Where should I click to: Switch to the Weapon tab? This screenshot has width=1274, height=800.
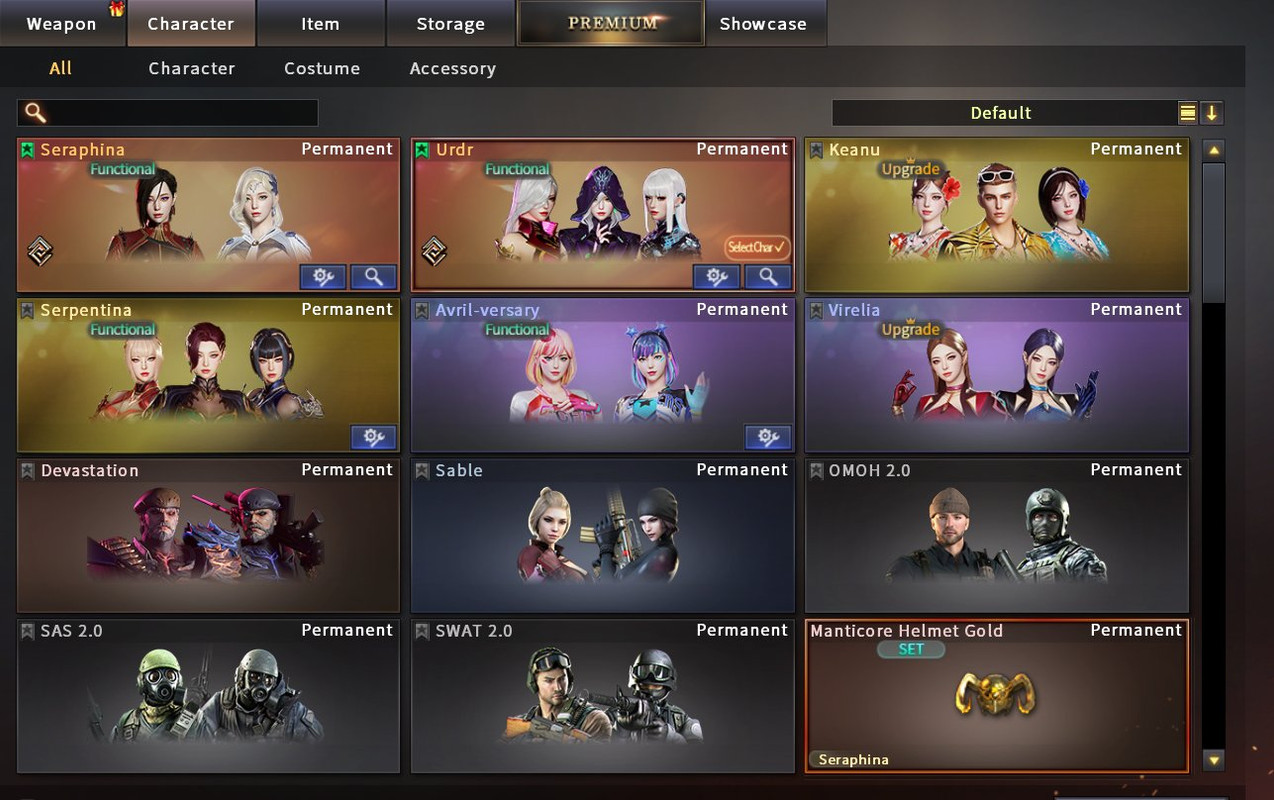62,24
